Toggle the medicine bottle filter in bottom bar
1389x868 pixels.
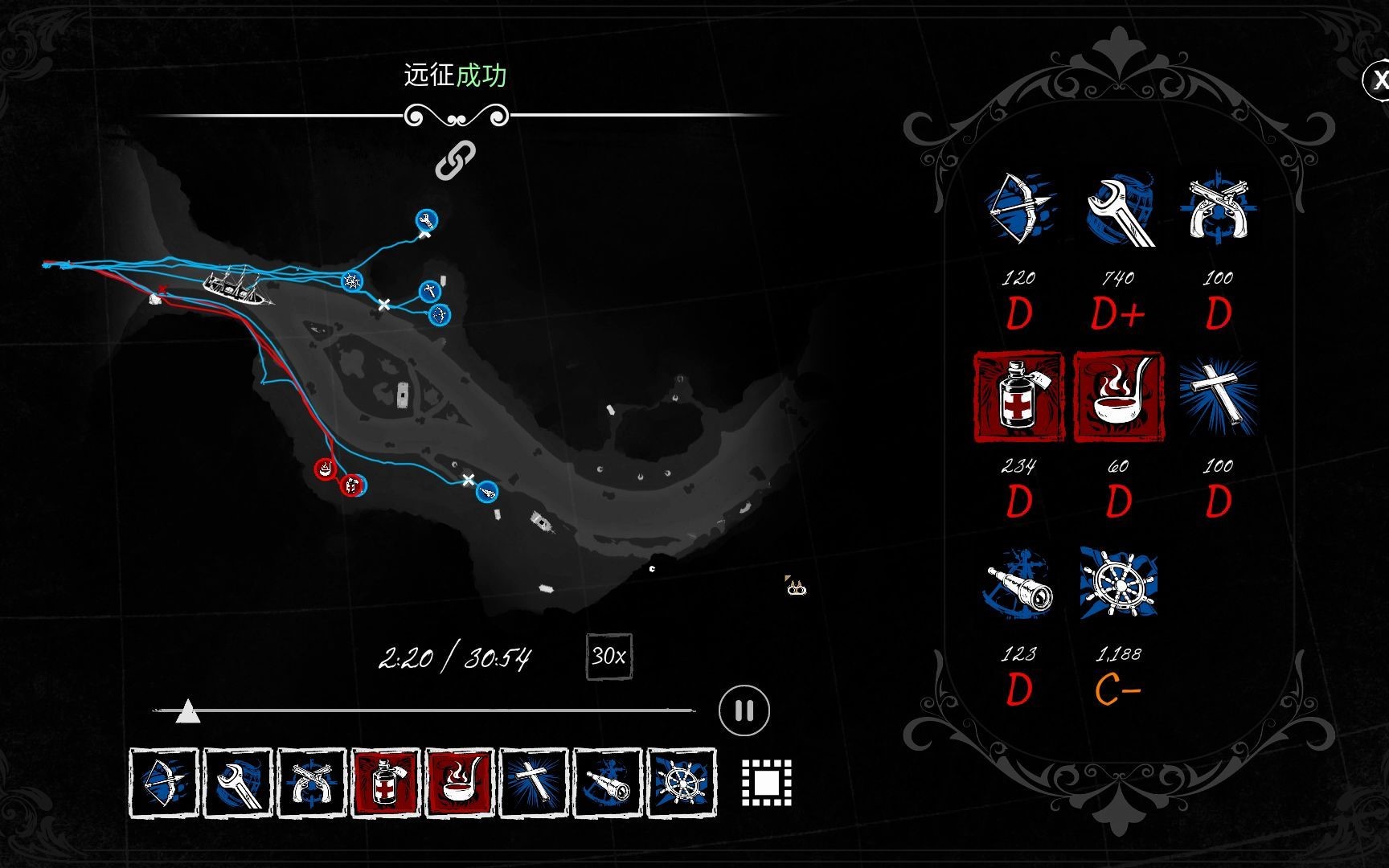386,783
